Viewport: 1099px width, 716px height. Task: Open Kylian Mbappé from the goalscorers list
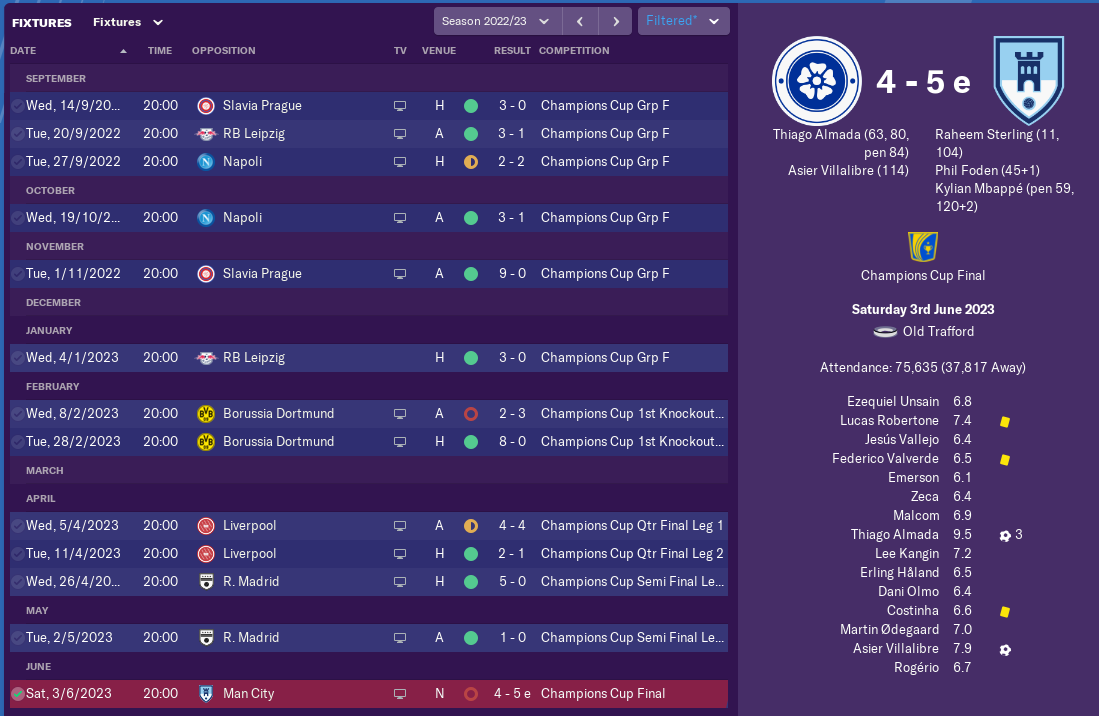tap(980, 188)
